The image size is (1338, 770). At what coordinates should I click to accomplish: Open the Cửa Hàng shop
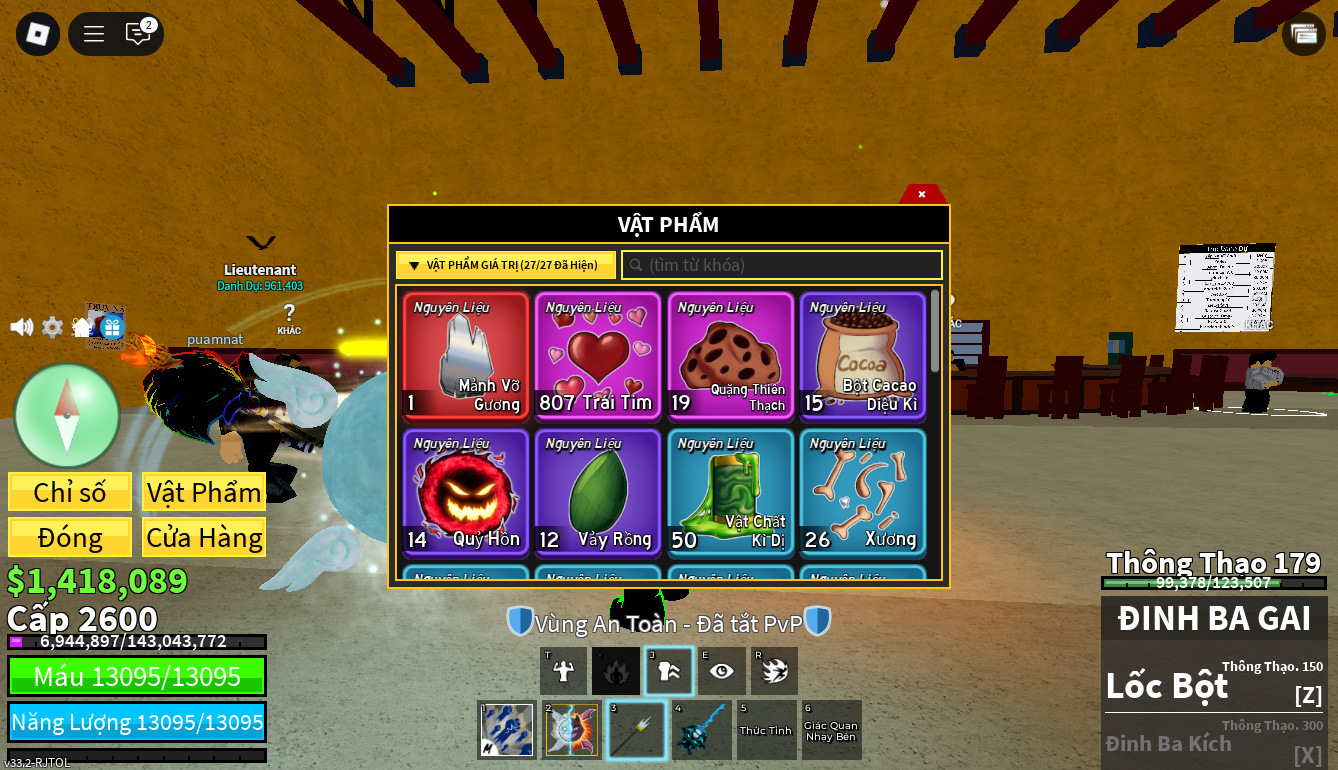click(204, 537)
